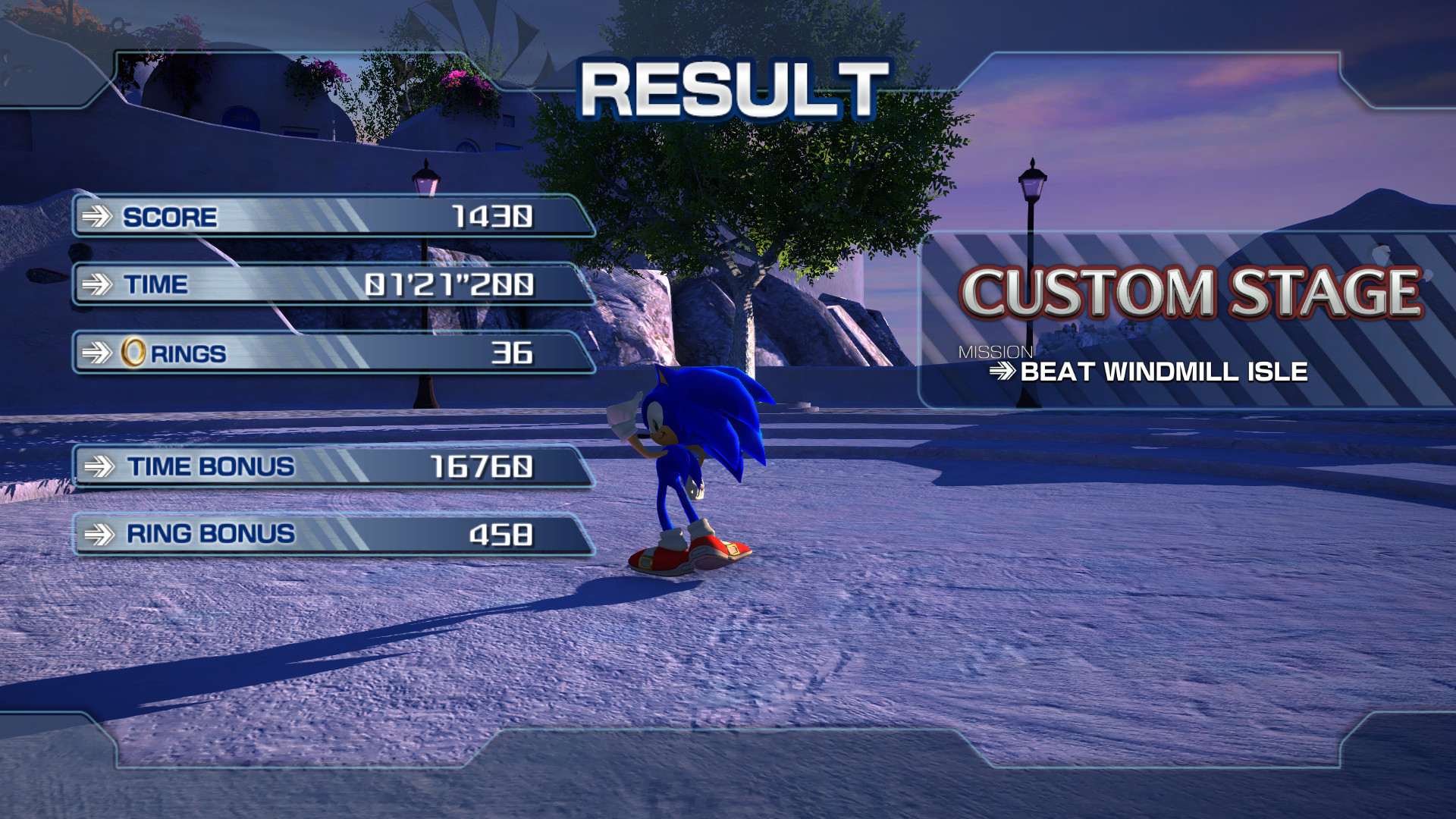Click the arrow icon beside TIME
The width and height of the screenshot is (1456, 819).
pyautogui.click(x=97, y=285)
